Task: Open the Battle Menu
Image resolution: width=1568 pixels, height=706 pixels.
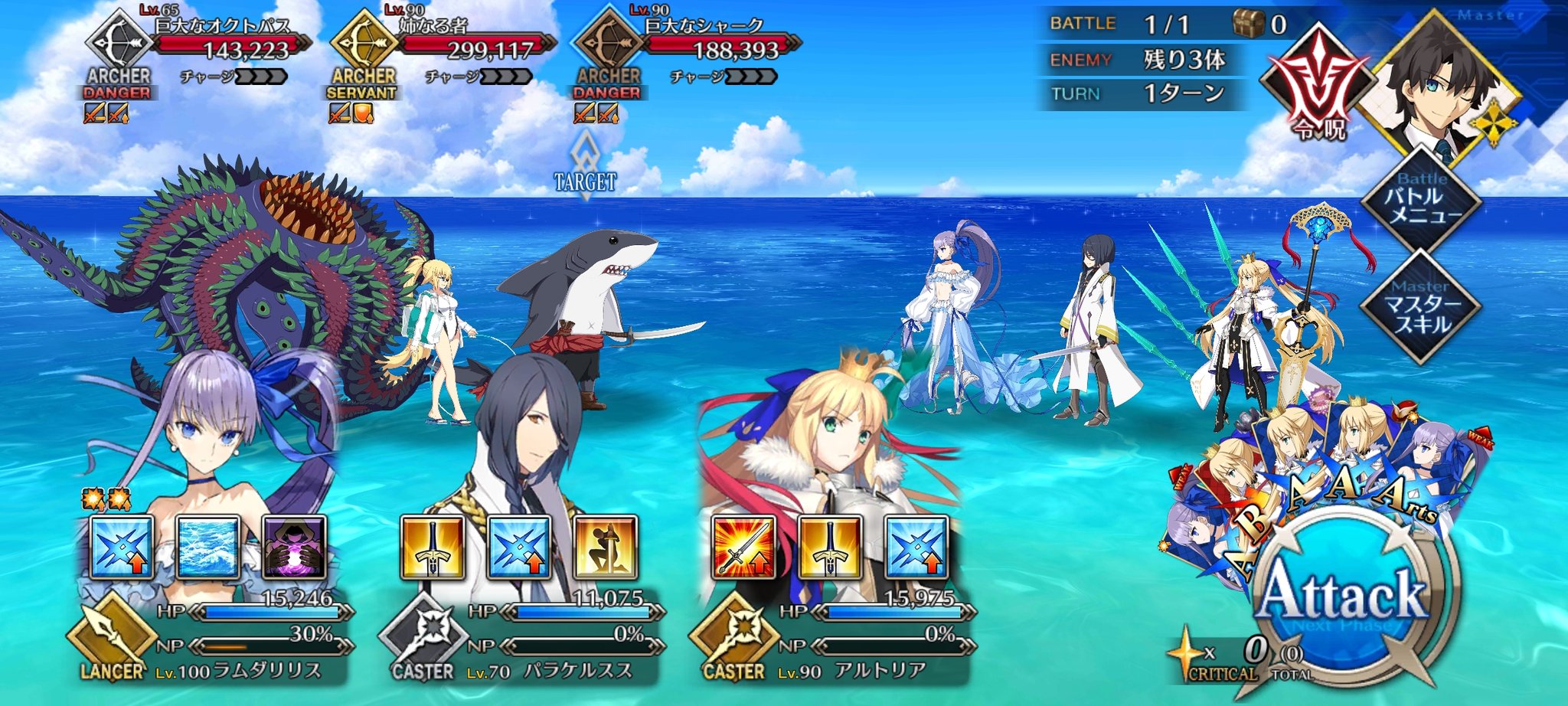Action: click(1422, 201)
